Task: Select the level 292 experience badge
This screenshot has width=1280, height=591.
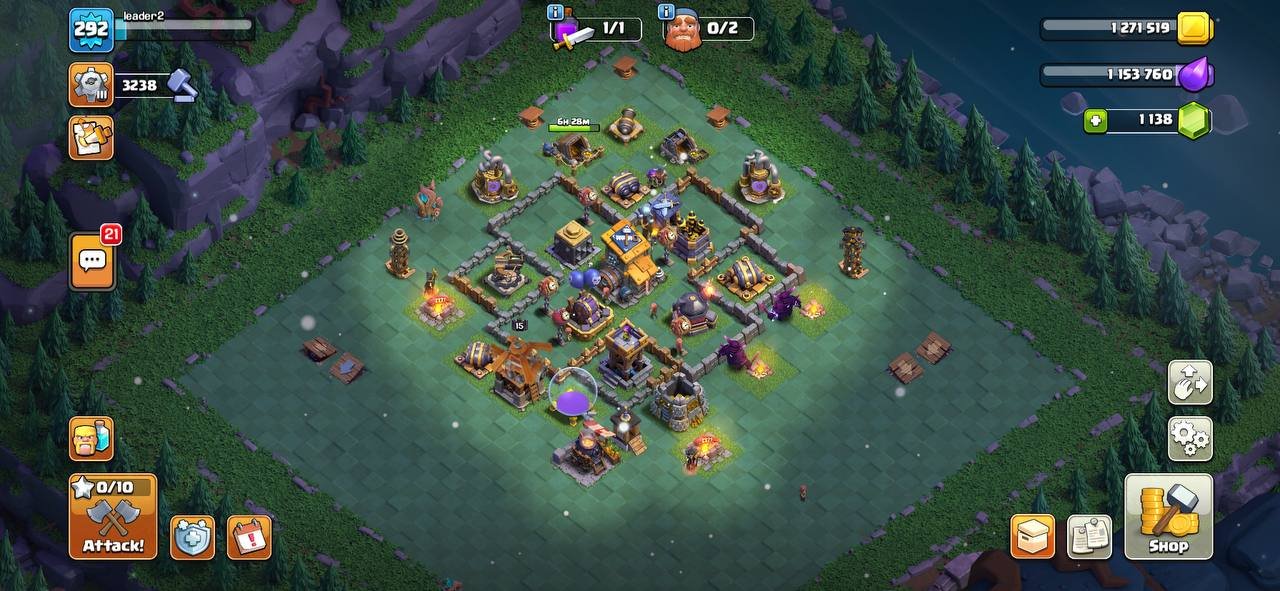Action: [91, 30]
